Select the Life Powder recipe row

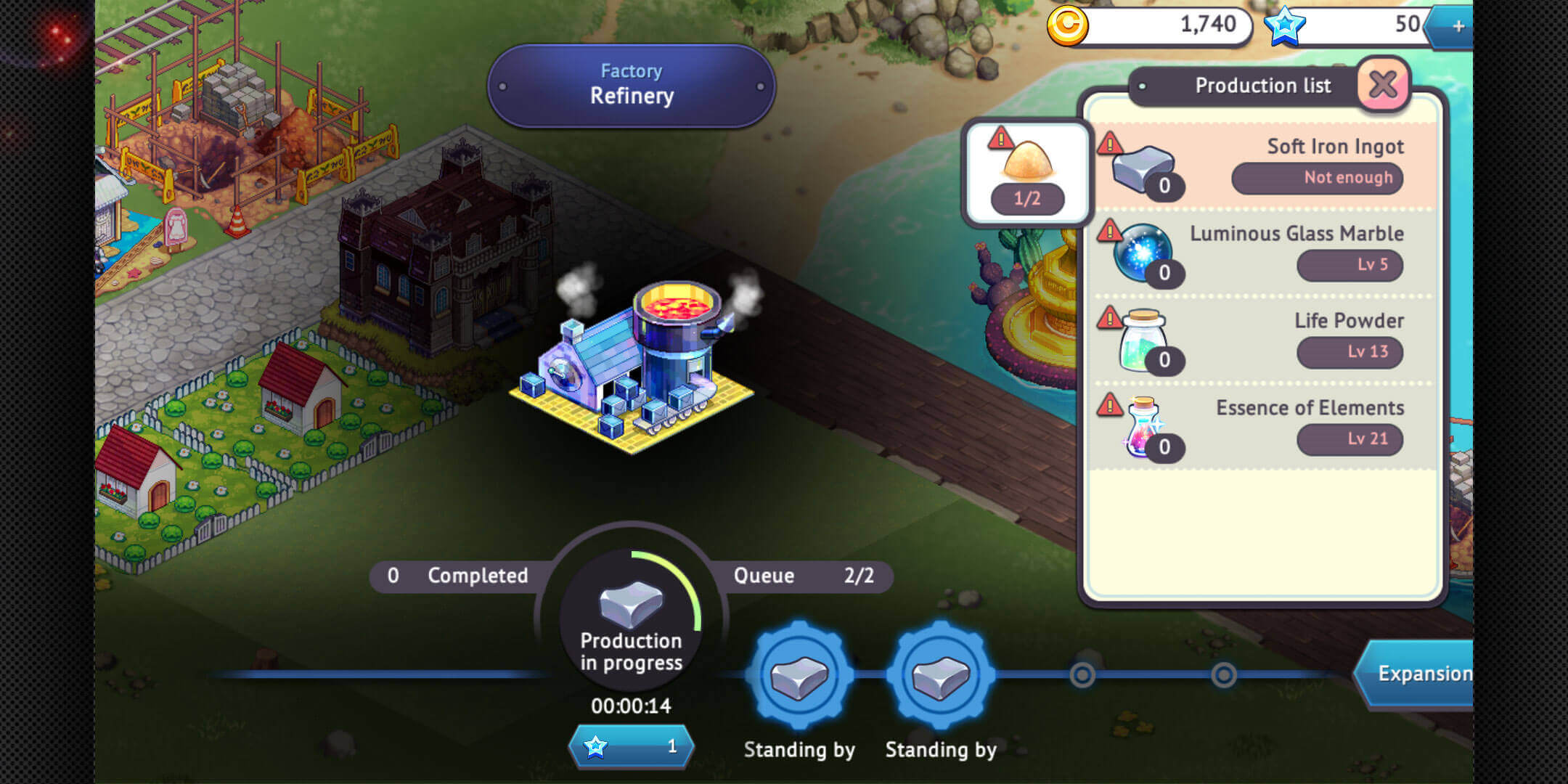1263,340
